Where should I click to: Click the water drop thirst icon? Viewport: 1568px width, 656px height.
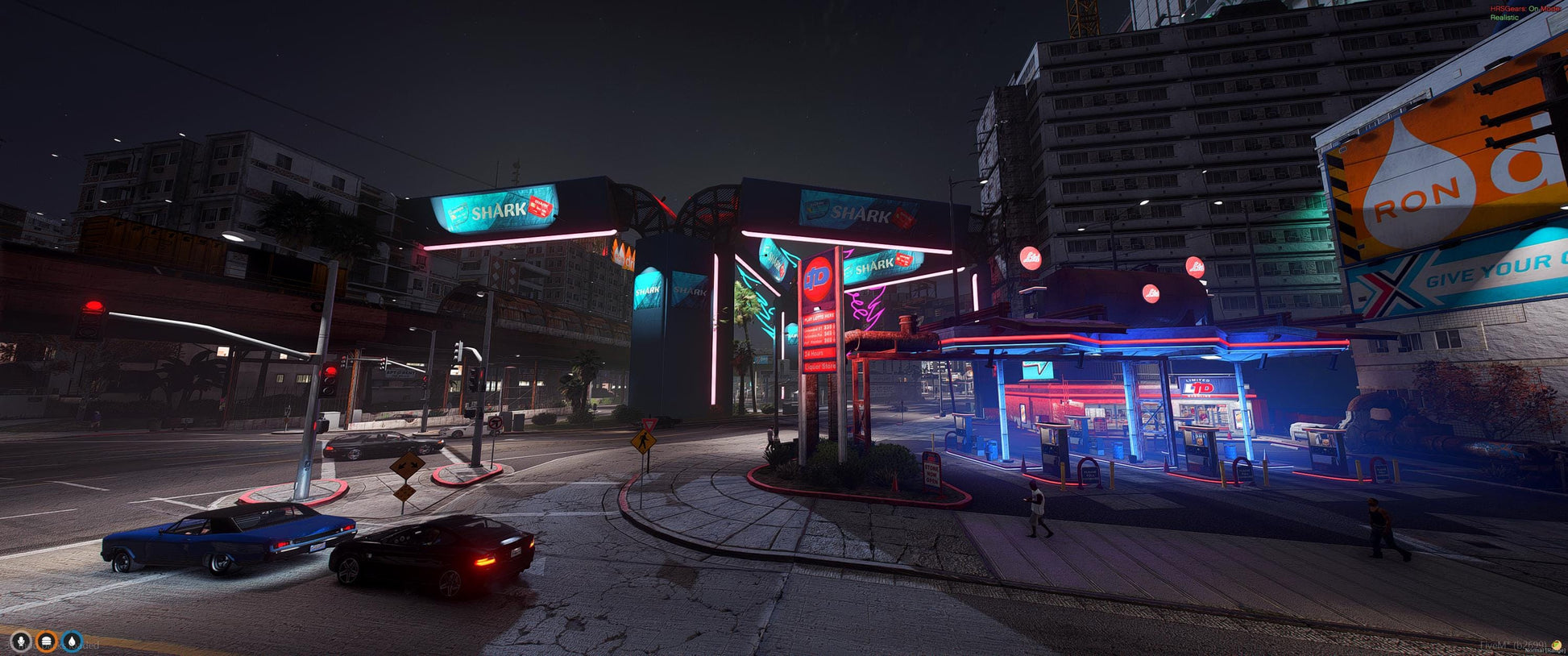coord(73,641)
